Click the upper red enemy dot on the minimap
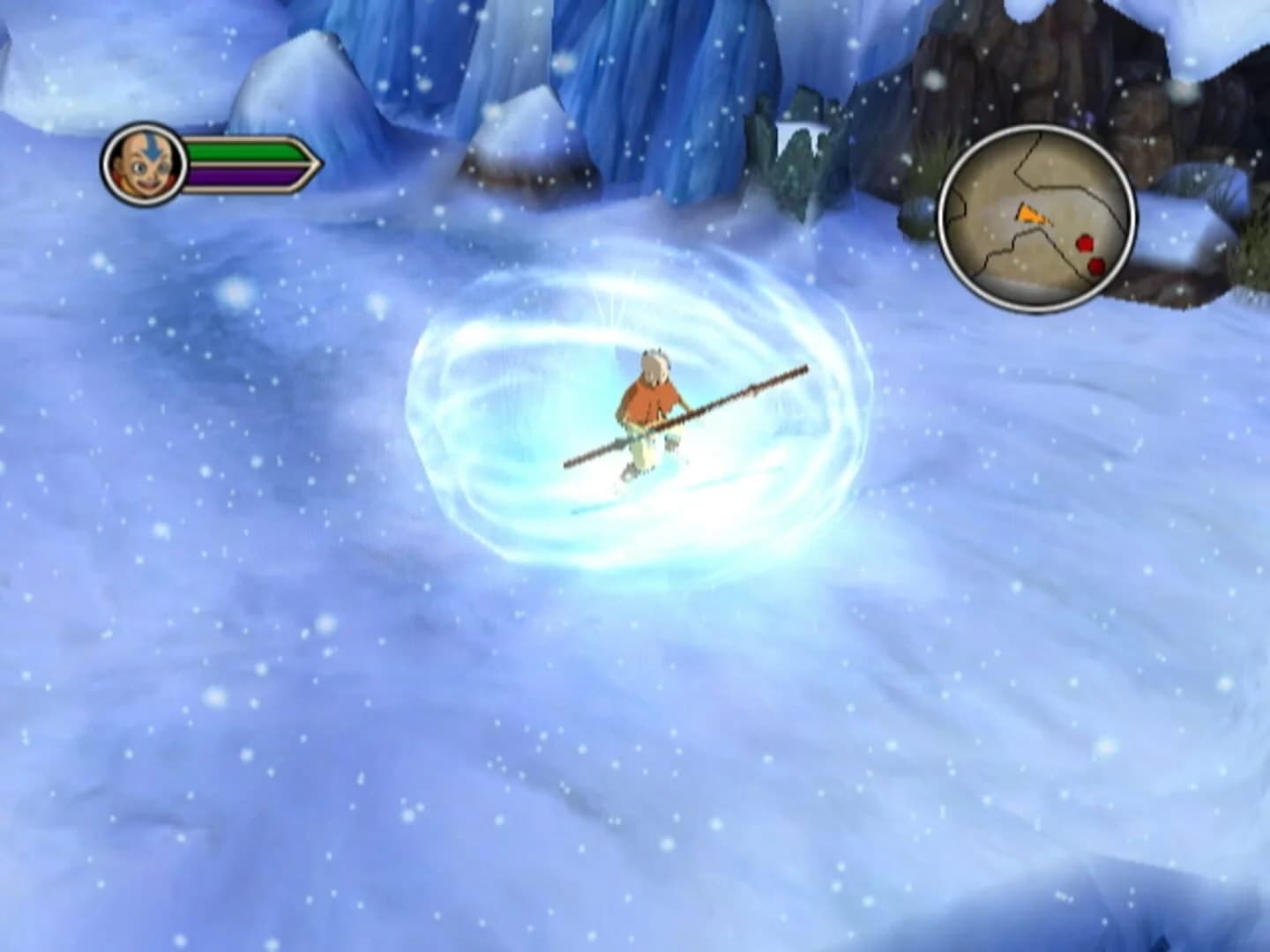This screenshot has height=952, width=1270. pos(1084,242)
